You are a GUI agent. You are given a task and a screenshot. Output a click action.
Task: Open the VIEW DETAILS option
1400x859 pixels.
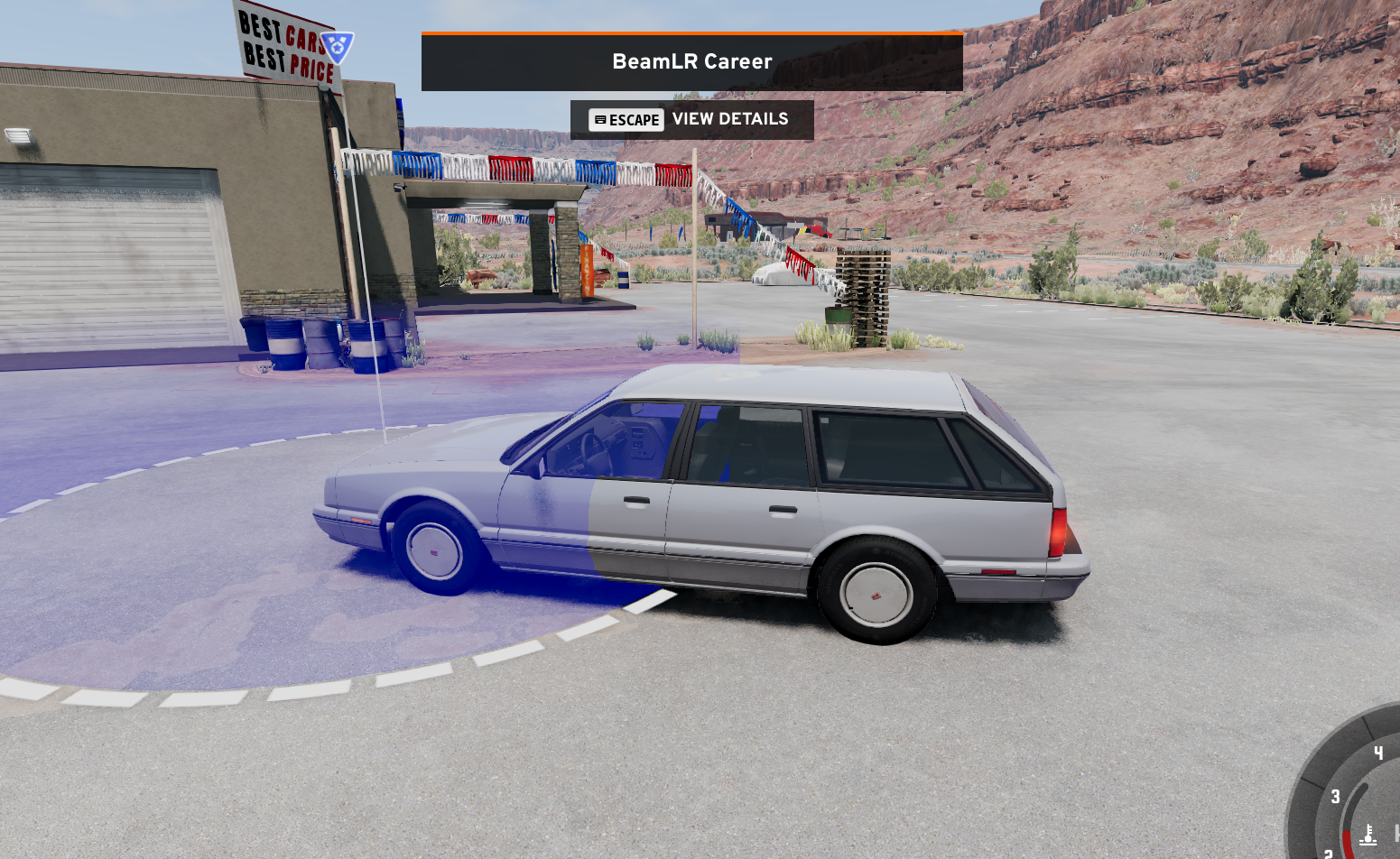(x=729, y=118)
